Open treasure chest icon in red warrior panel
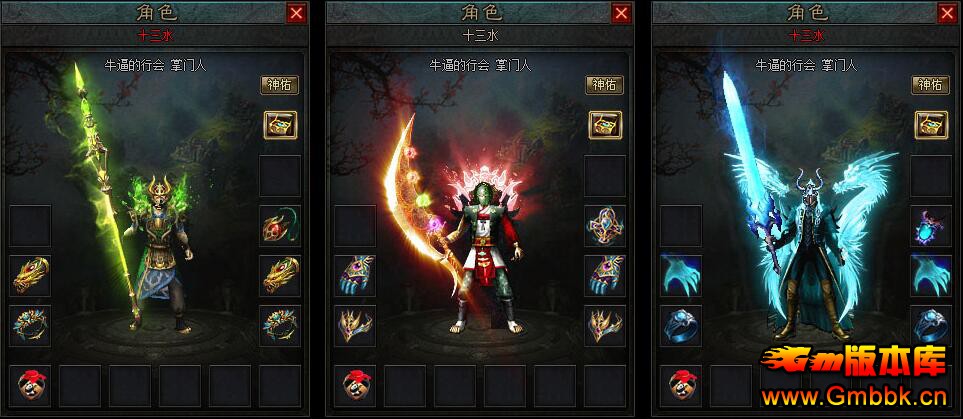Image resolution: width=963 pixels, height=419 pixels. tap(604, 124)
